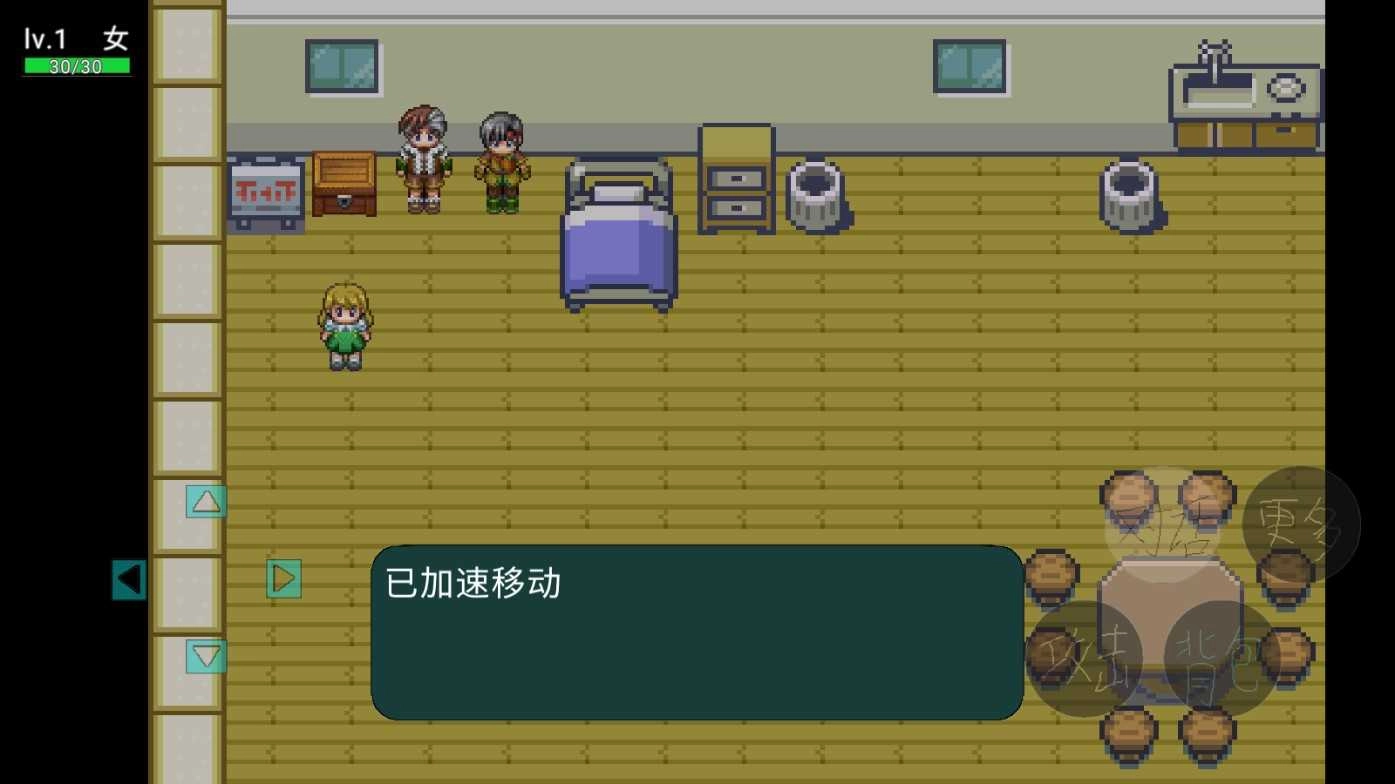Click the brown-haired boy character
Image resolution: width=1395 pixels, height=784 pixels.
pos(425,160)
